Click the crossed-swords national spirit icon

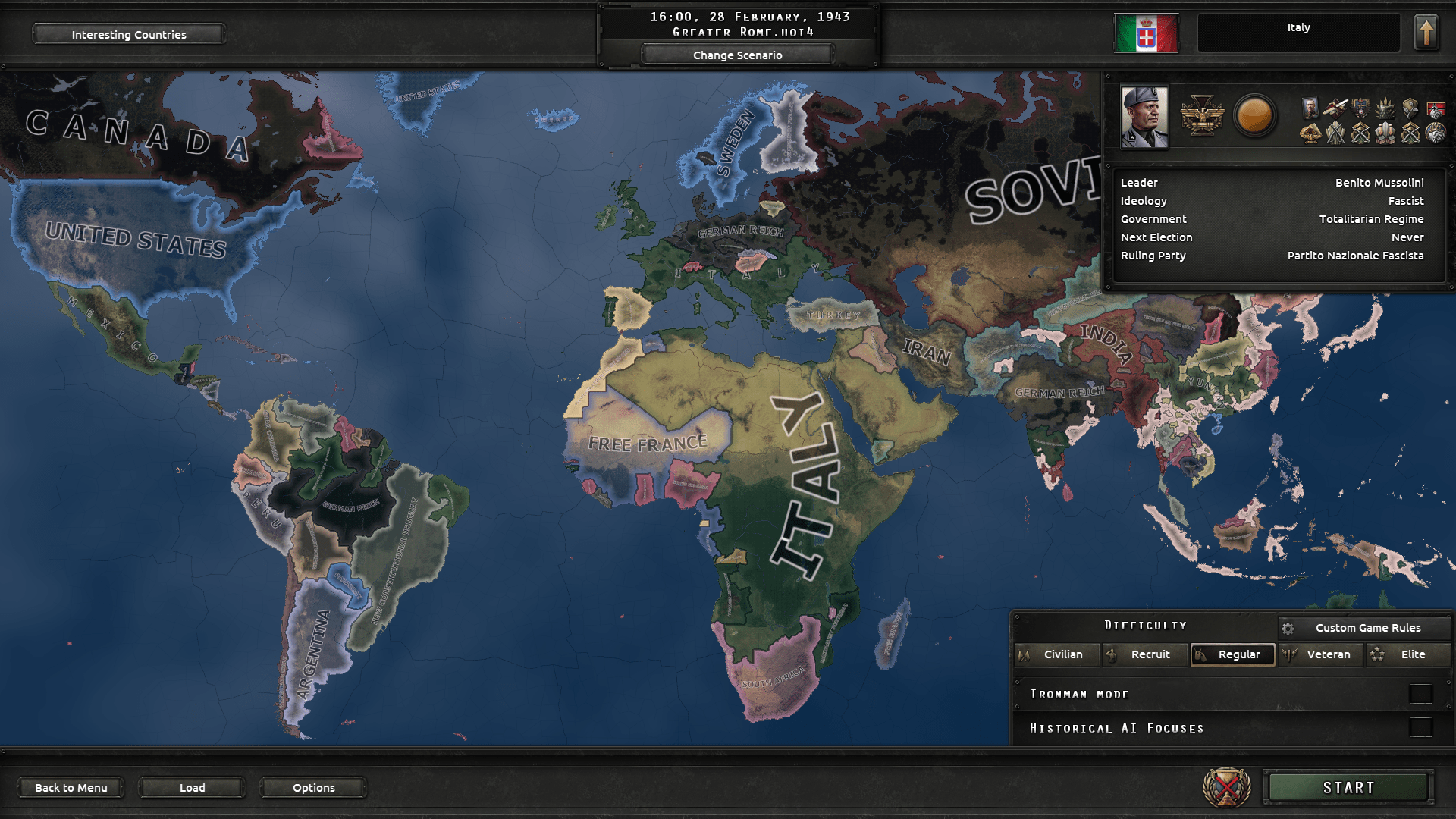1335,134
